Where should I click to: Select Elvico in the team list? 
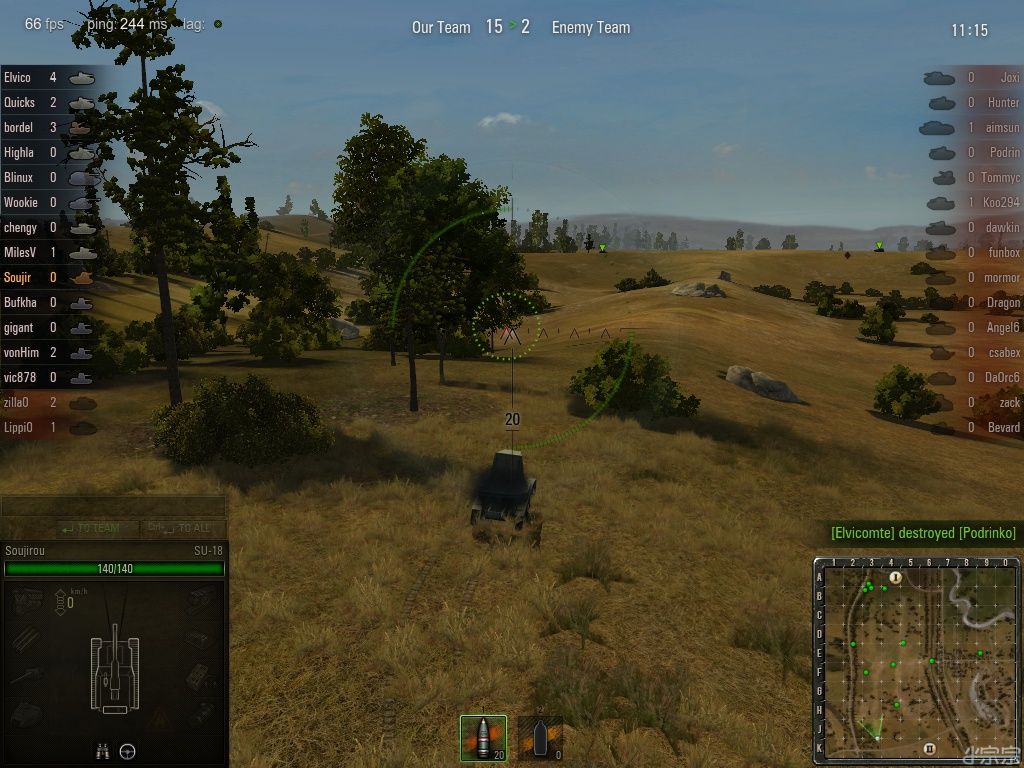[x=18, y=77]
